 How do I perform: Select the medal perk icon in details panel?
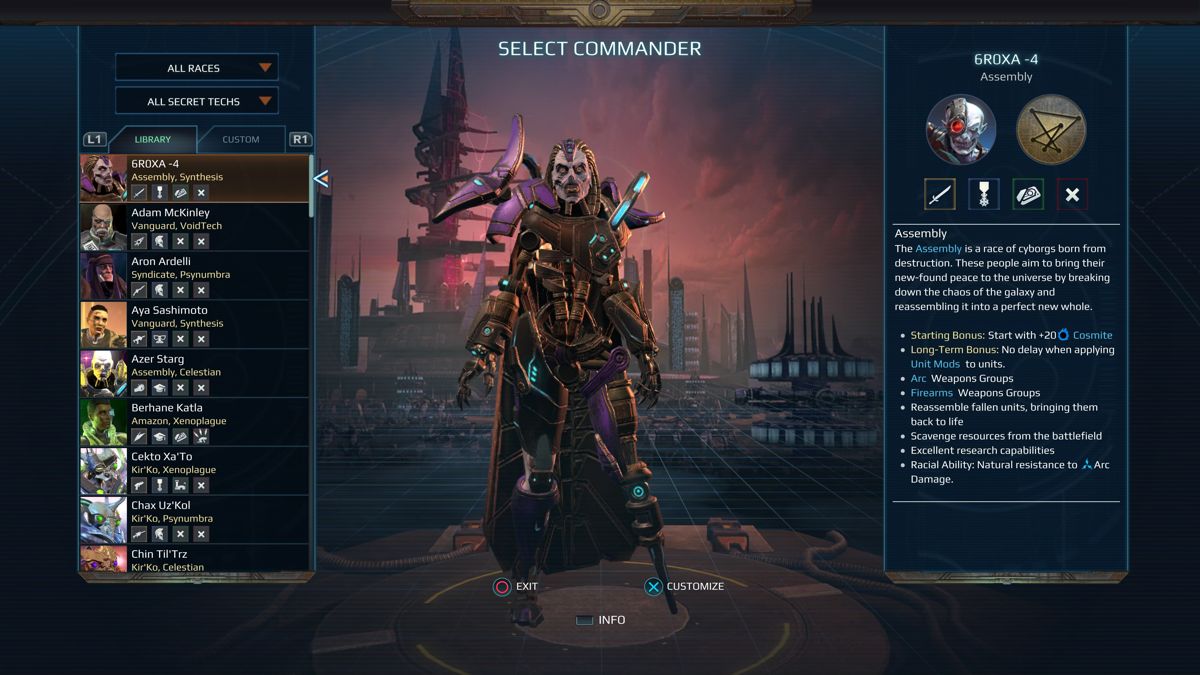(984, 195)
